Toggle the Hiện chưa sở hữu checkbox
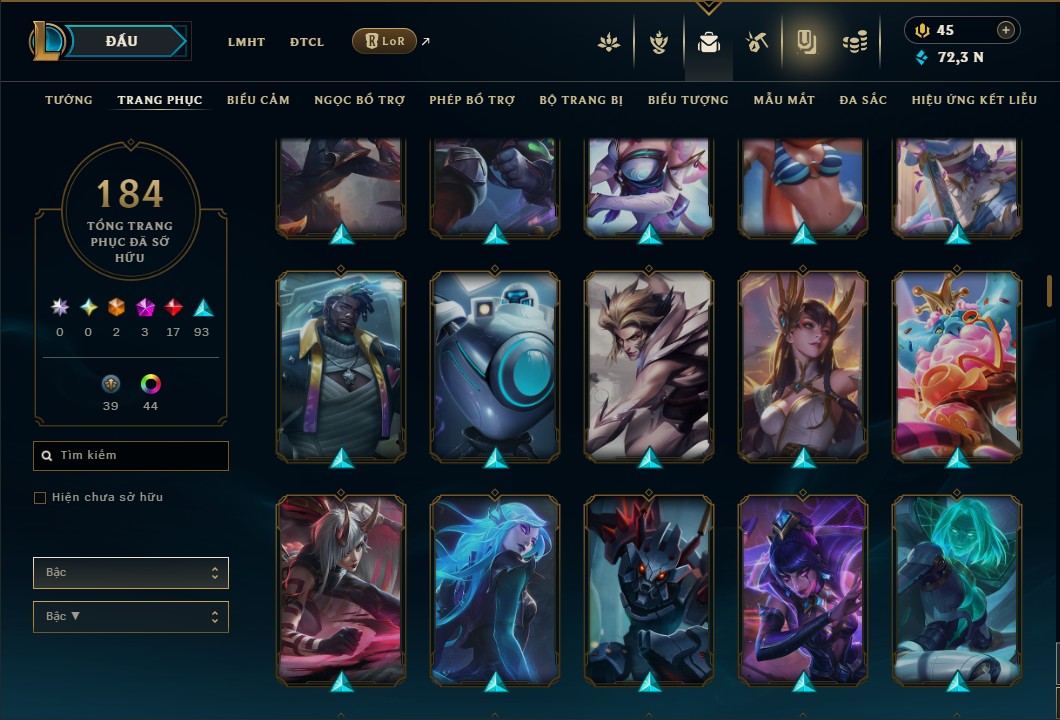Screen dimensions: 1060x720 [x=40, y=498]
